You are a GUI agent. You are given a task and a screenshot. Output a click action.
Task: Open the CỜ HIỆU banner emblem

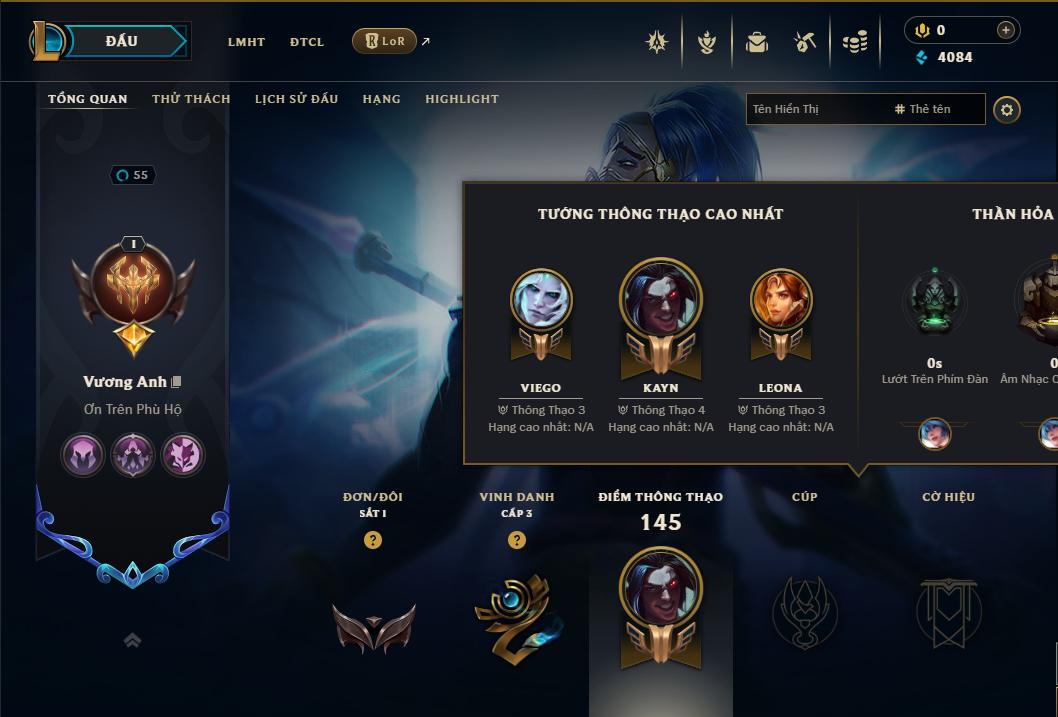pos(948,611)
